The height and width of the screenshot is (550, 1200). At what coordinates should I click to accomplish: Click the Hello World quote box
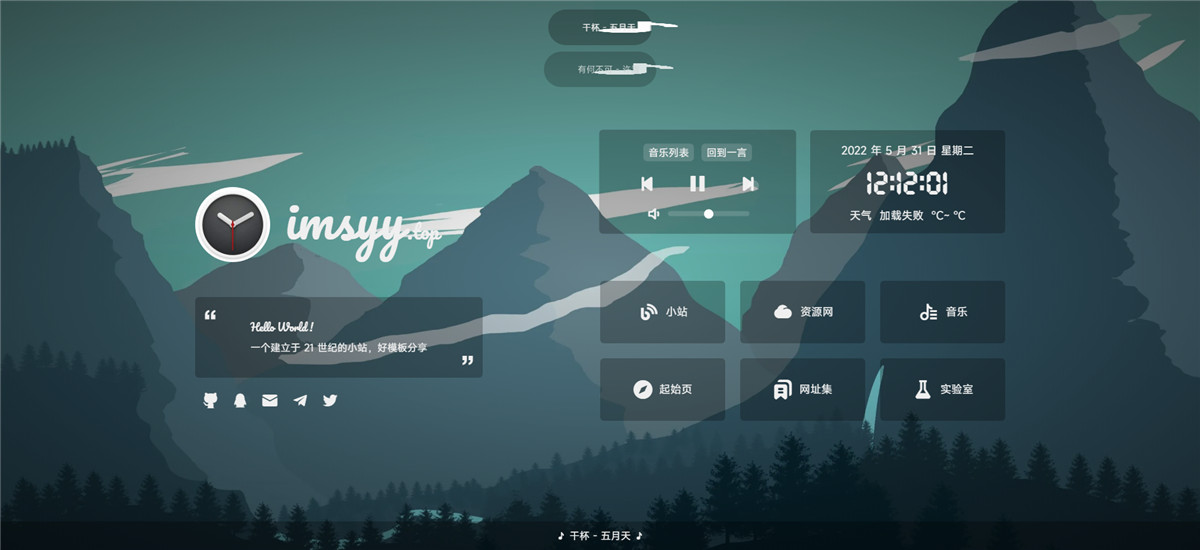[338, 337]
